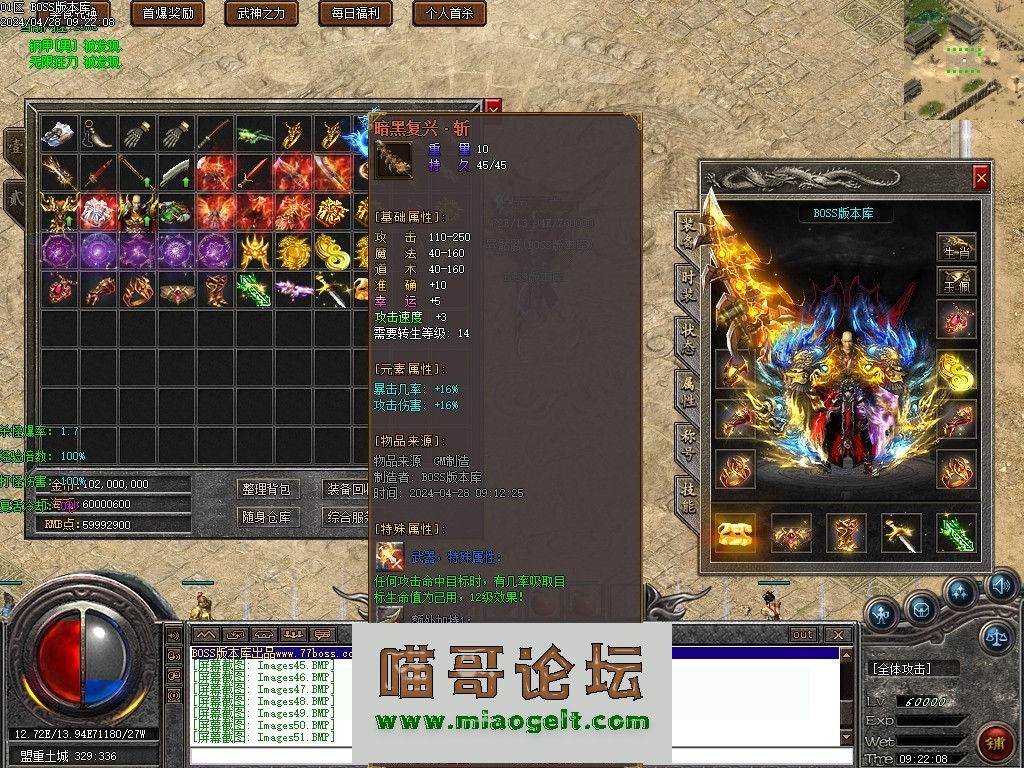Select the green jade sword equipment slot

[955, 533]
